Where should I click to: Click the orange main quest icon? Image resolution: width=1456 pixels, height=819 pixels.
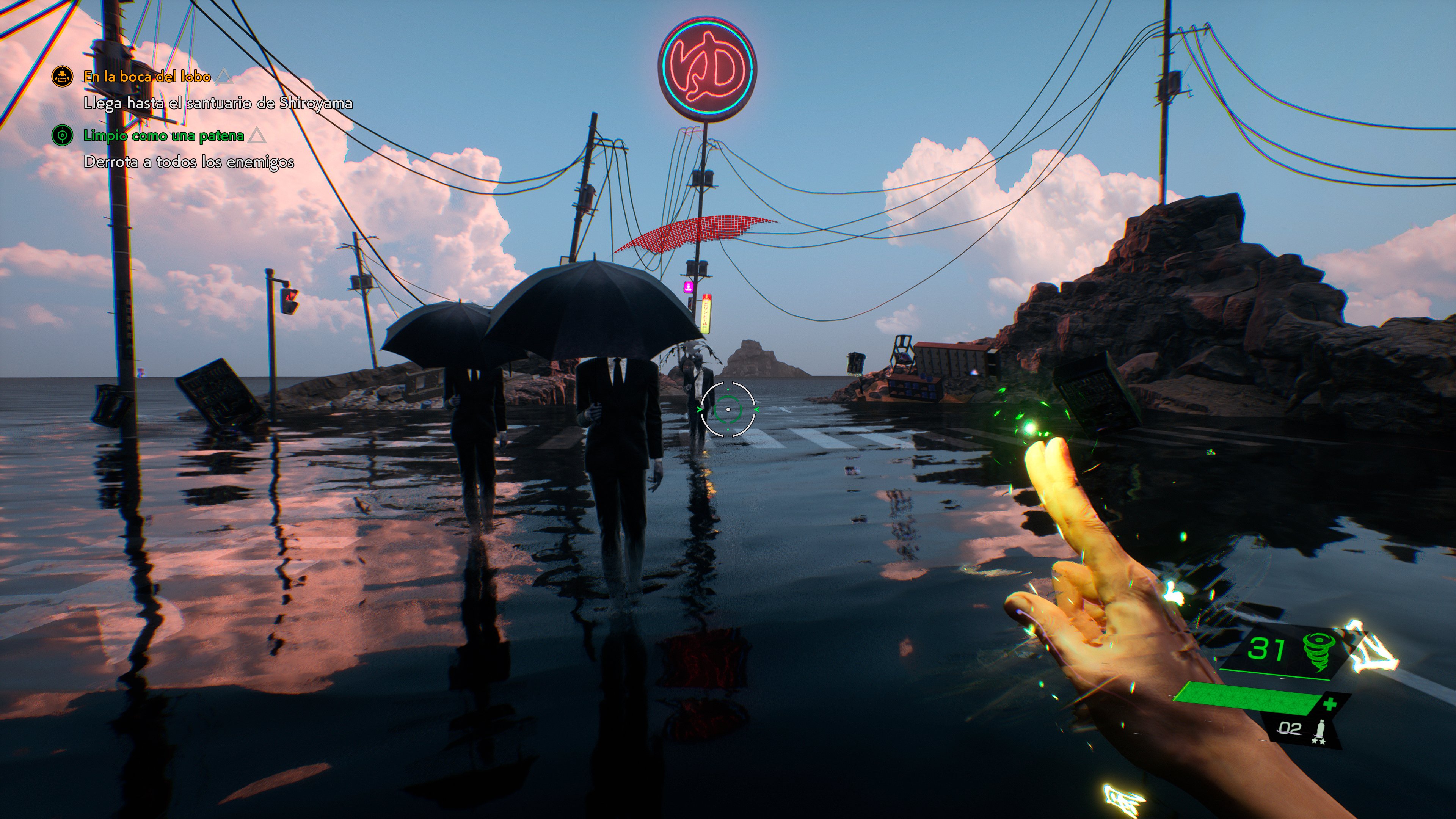coord(62,76)
